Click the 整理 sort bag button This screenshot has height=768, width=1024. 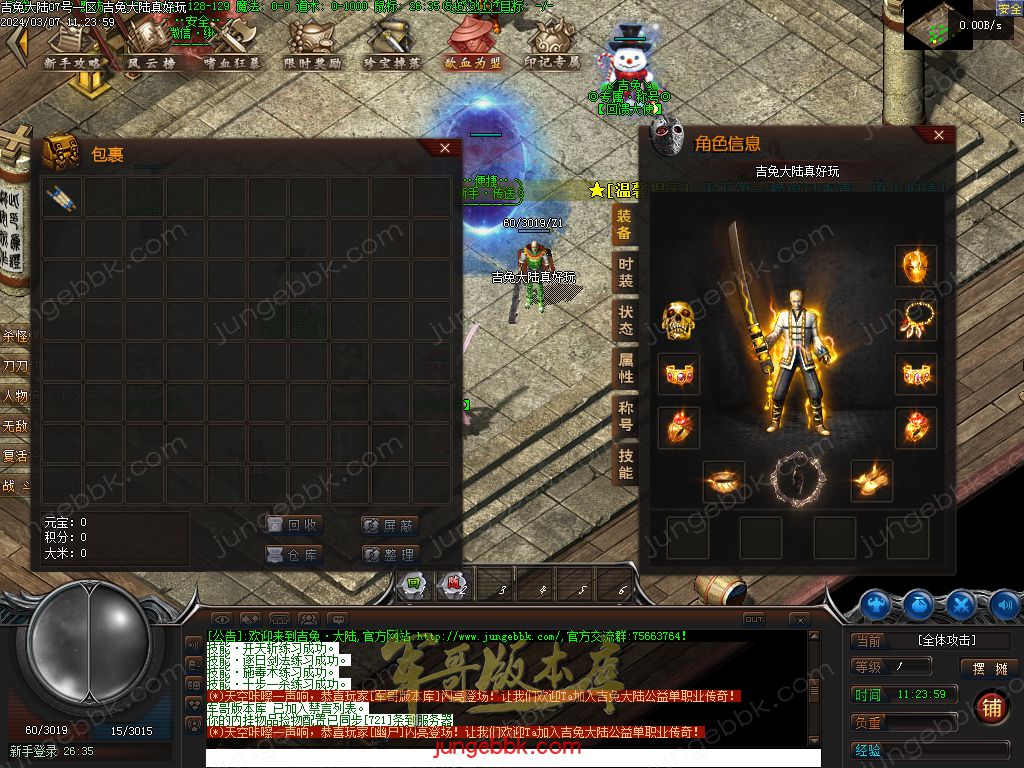pos(389,554)
